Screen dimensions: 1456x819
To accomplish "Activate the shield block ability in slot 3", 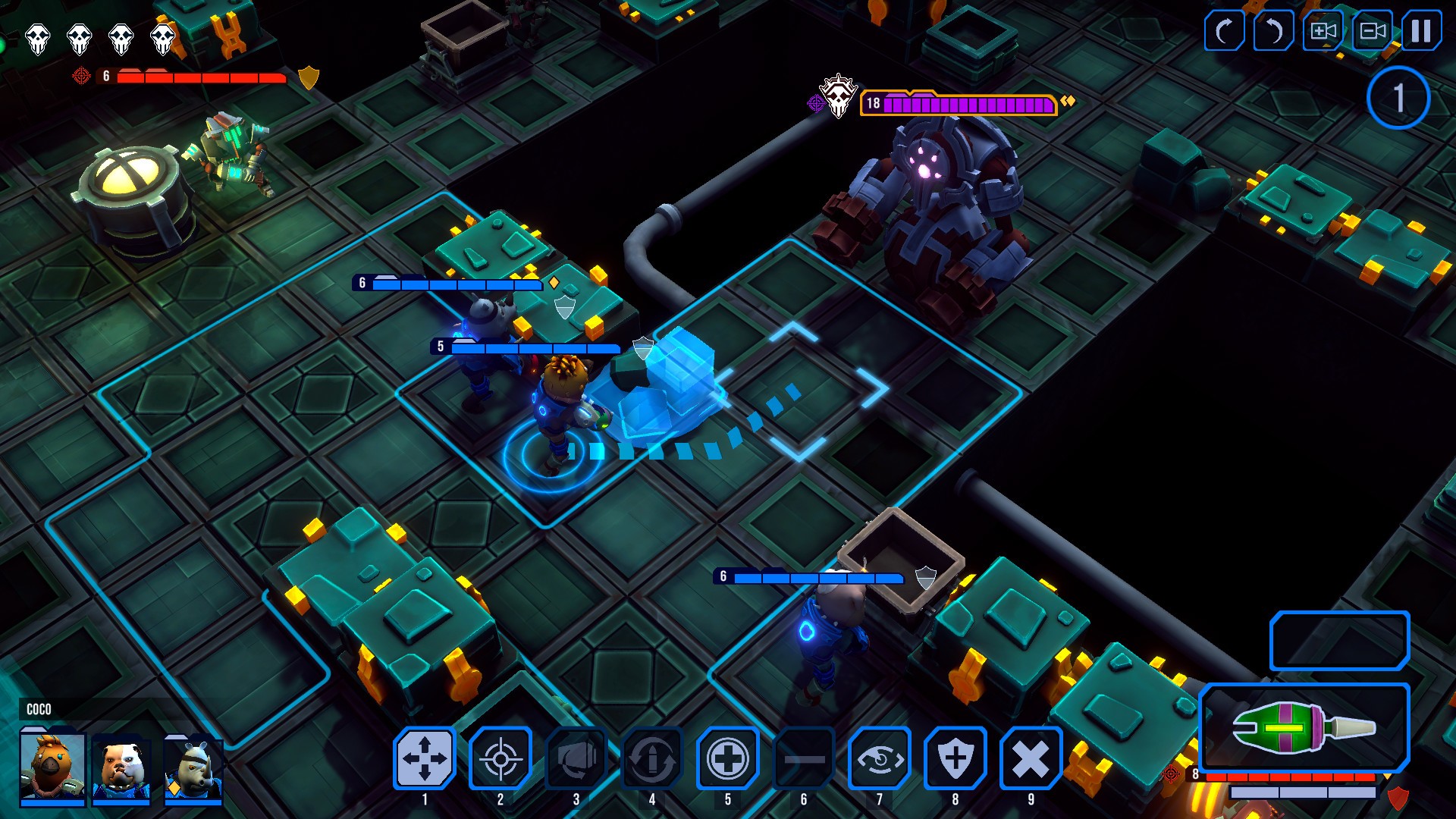I will (576, 758).
